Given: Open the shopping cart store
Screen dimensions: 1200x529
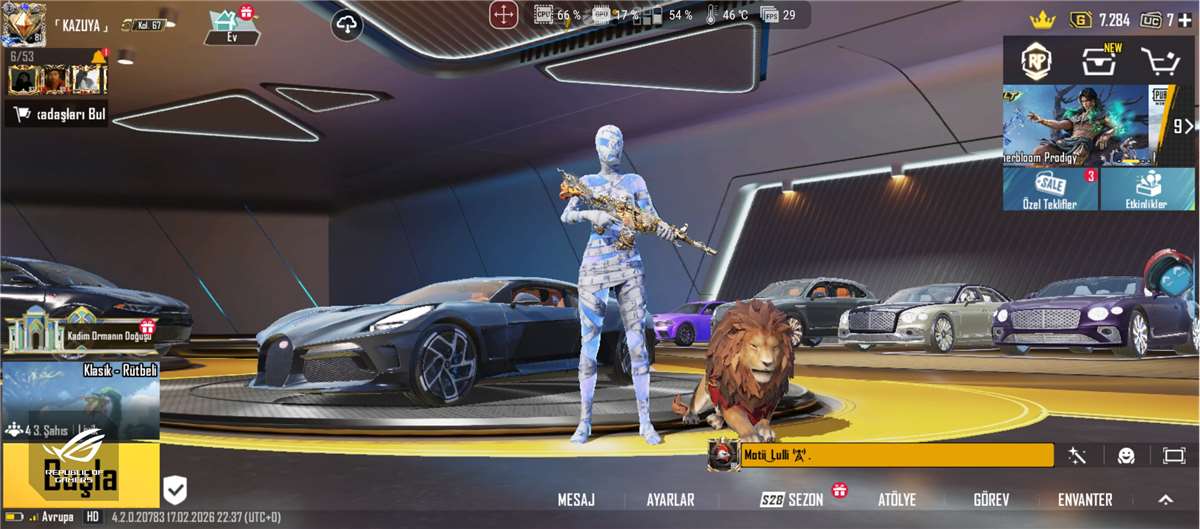Looking at the screenshot, I should point(1161,62).
